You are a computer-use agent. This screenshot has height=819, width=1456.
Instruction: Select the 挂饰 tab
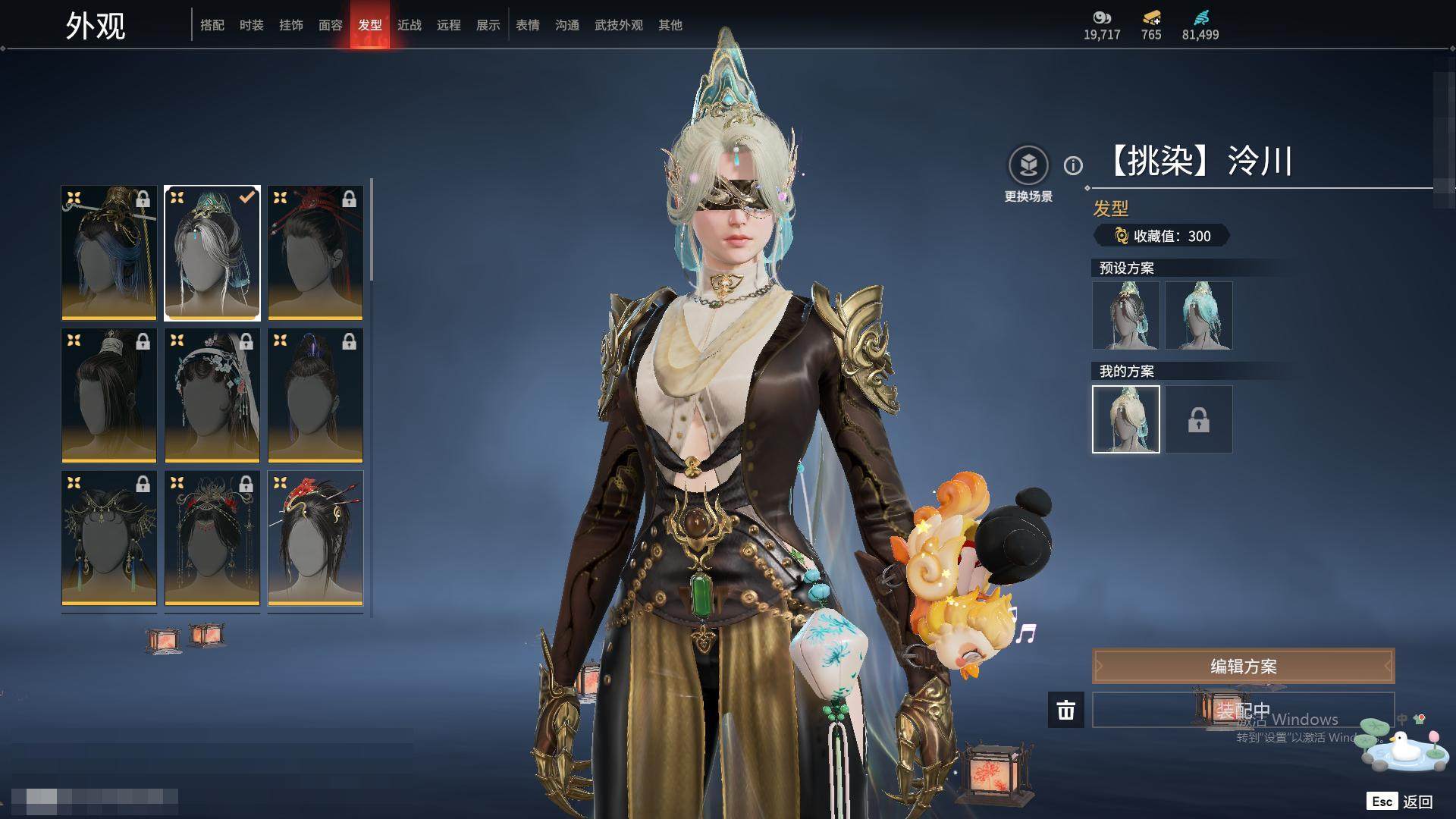(291, 25)
